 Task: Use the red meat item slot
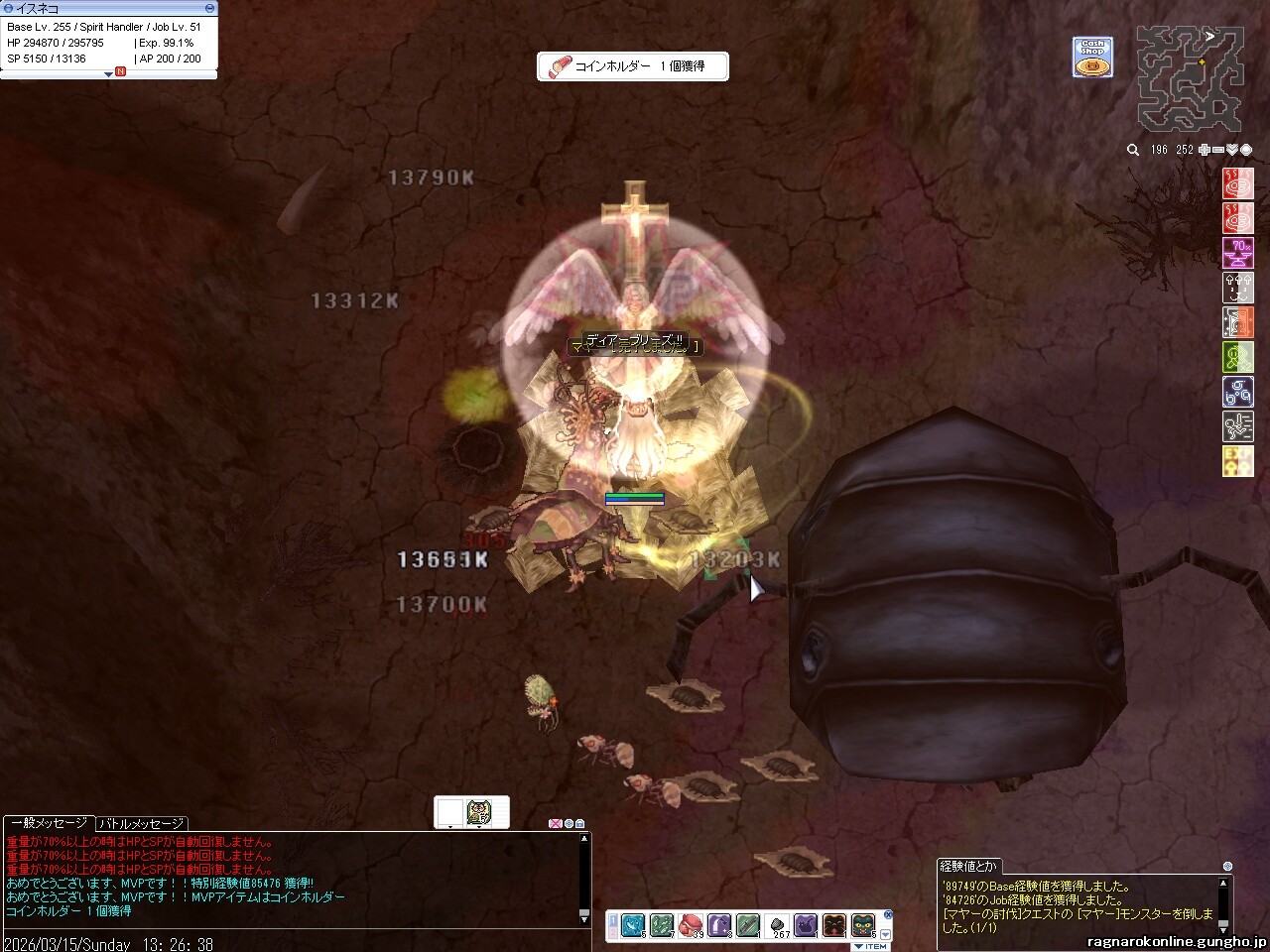pos(691,925)
